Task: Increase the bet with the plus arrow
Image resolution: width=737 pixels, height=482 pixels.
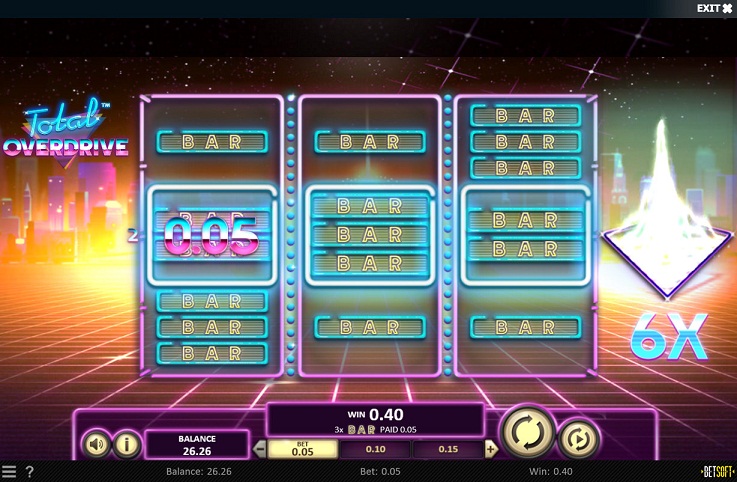Action: (490, 449)
